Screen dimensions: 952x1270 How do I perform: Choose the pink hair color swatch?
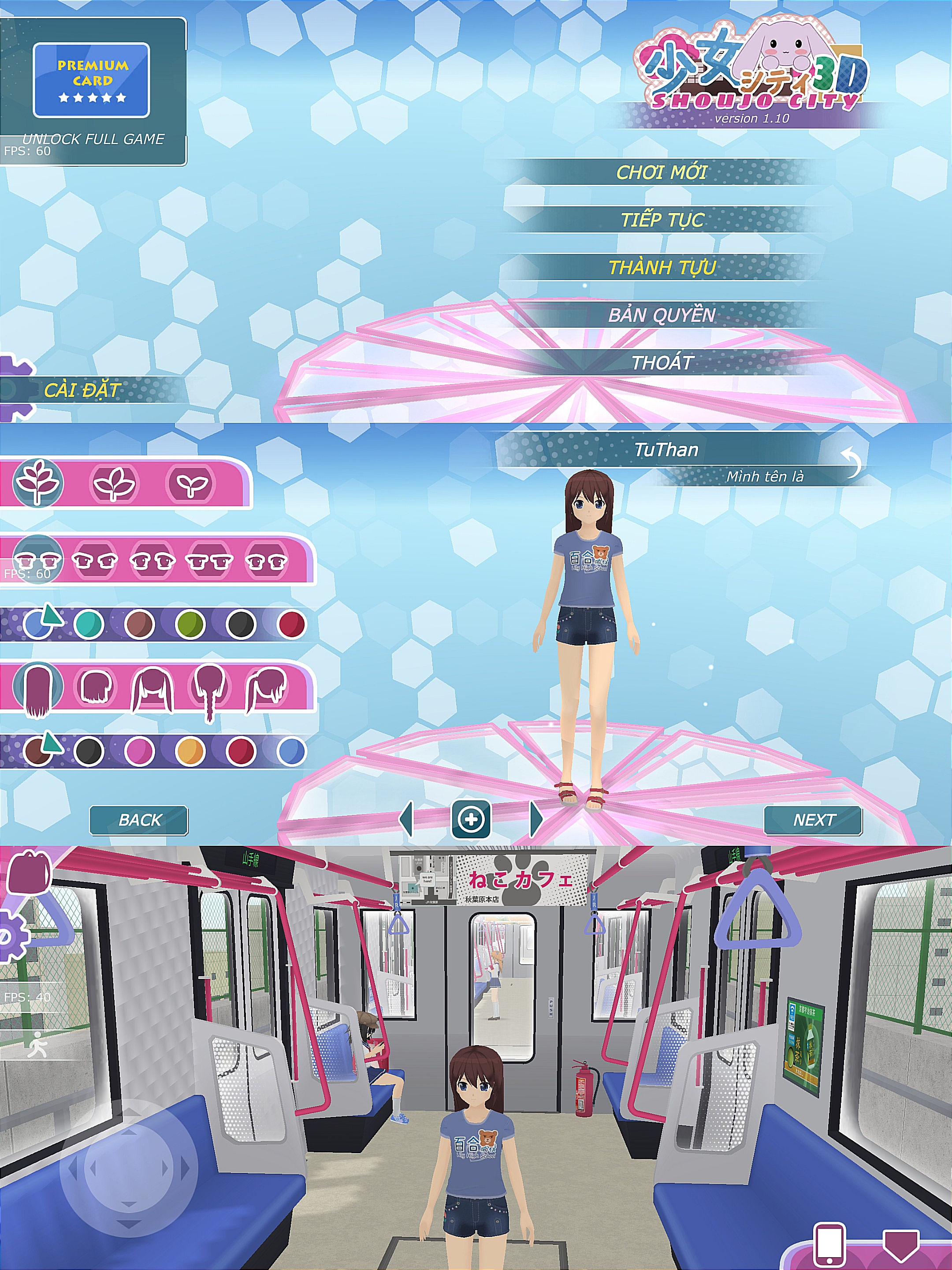click(x=139, y=751)
